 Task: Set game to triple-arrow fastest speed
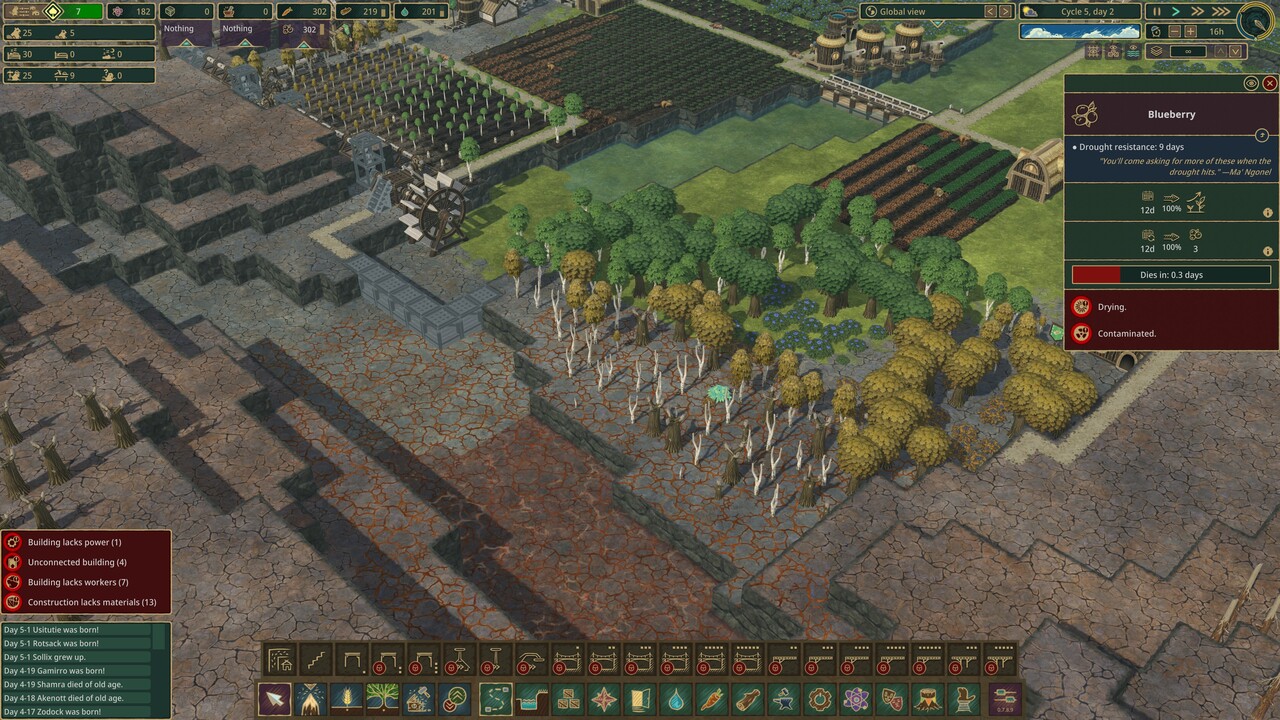[1221, 12]
